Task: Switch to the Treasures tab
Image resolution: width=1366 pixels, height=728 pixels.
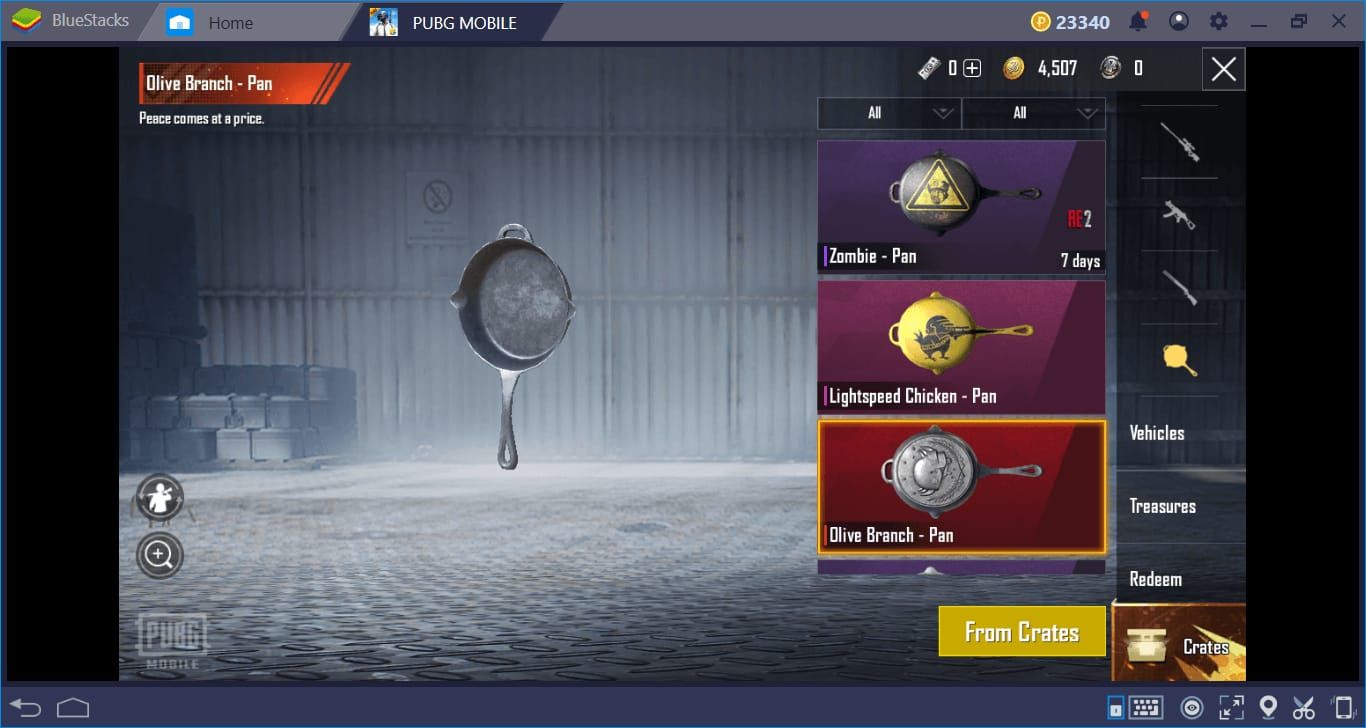Action: click(1162, 506)
